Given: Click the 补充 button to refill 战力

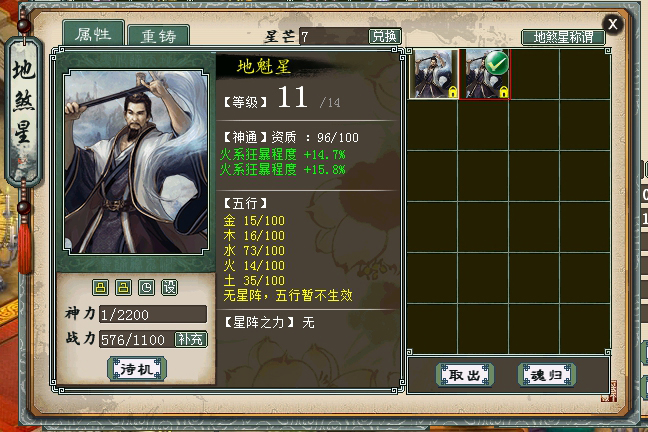Looking at the screenshot, I should click(191, 339).
